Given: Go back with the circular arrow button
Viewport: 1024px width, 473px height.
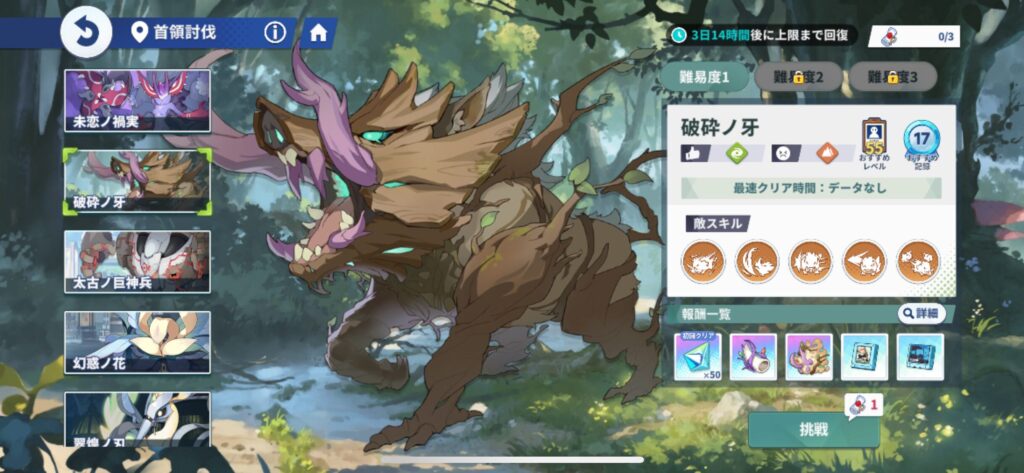Looking at the screenshot, I should pos(86,34).
